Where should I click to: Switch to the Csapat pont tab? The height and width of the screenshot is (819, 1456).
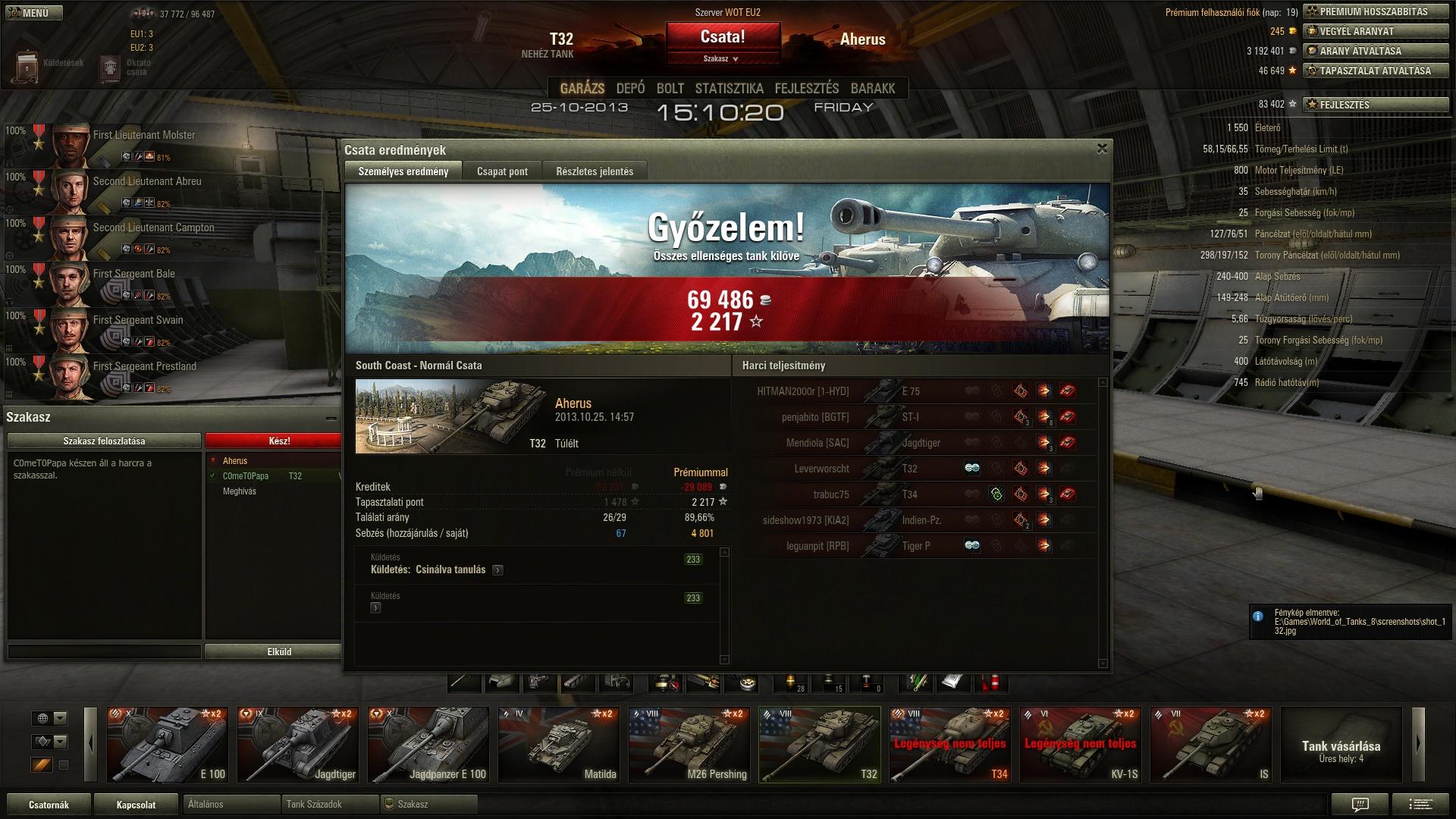click(x=502, y=171)
